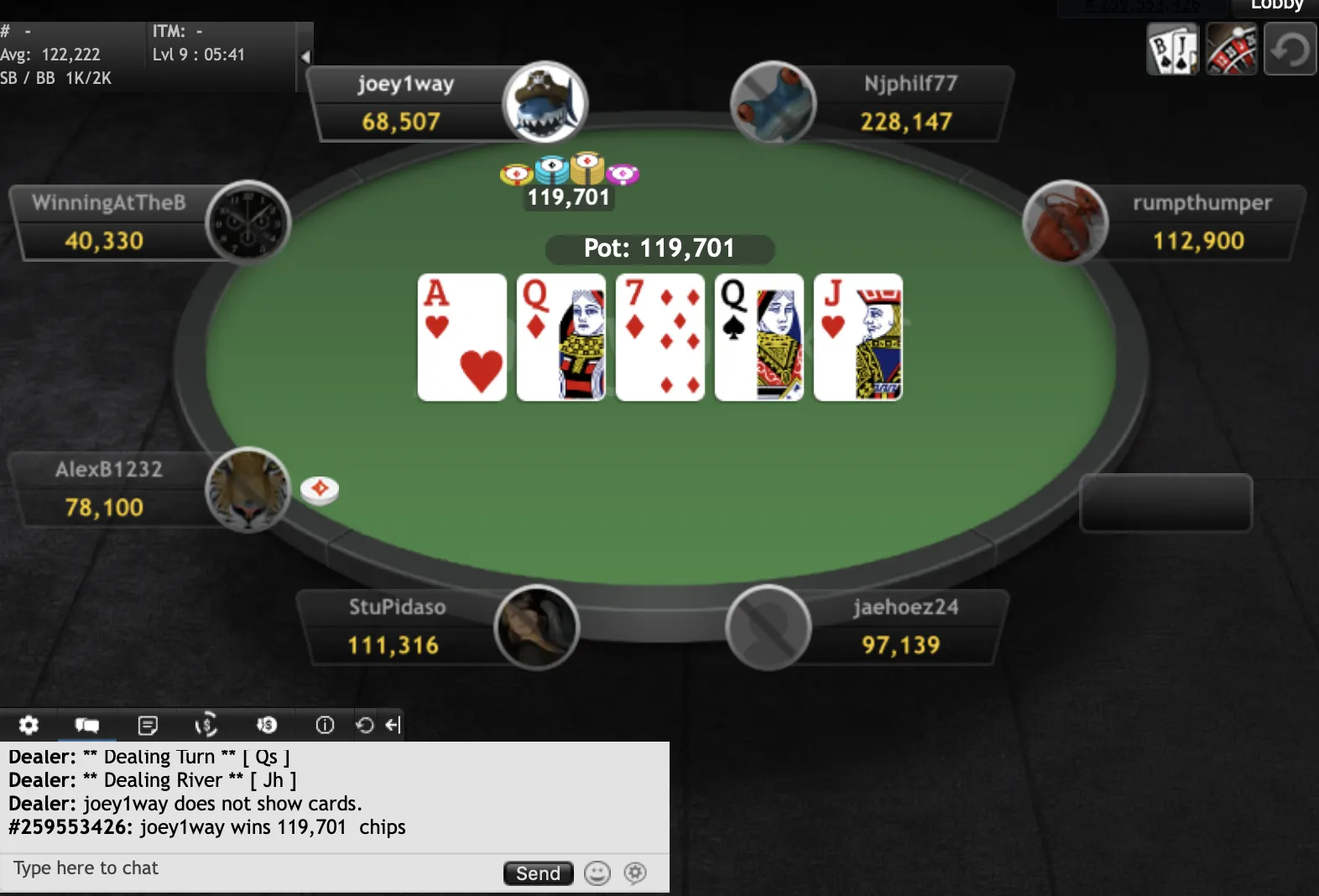1319x896 pixels.
Task: Focus the 'Type here to chat' field
Action: pos(252,869)
